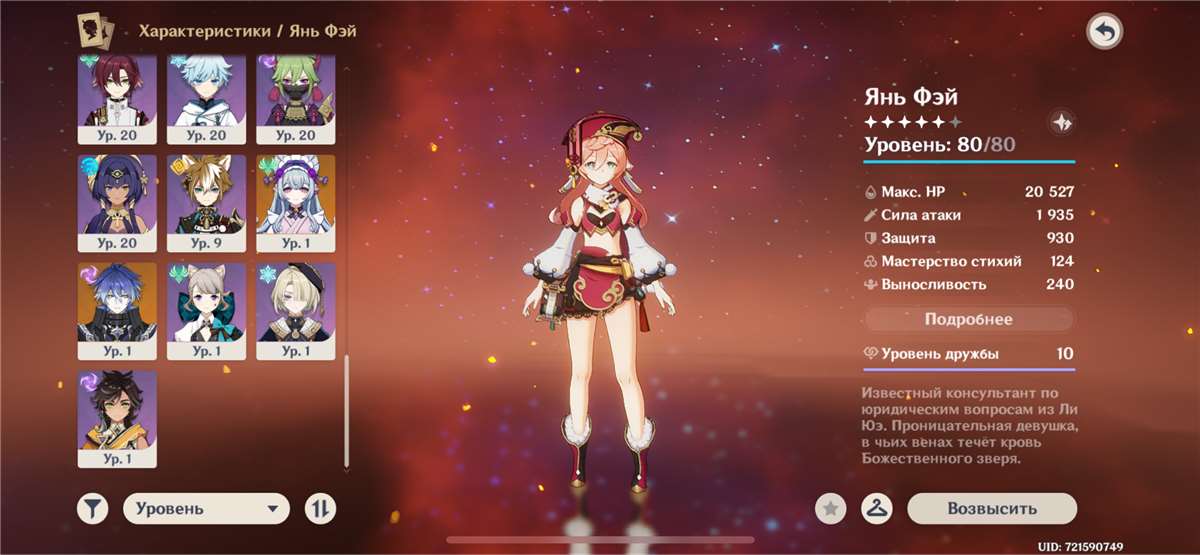Toggle the sort order arrows button
1200x555 pixels.
point(320,508)
